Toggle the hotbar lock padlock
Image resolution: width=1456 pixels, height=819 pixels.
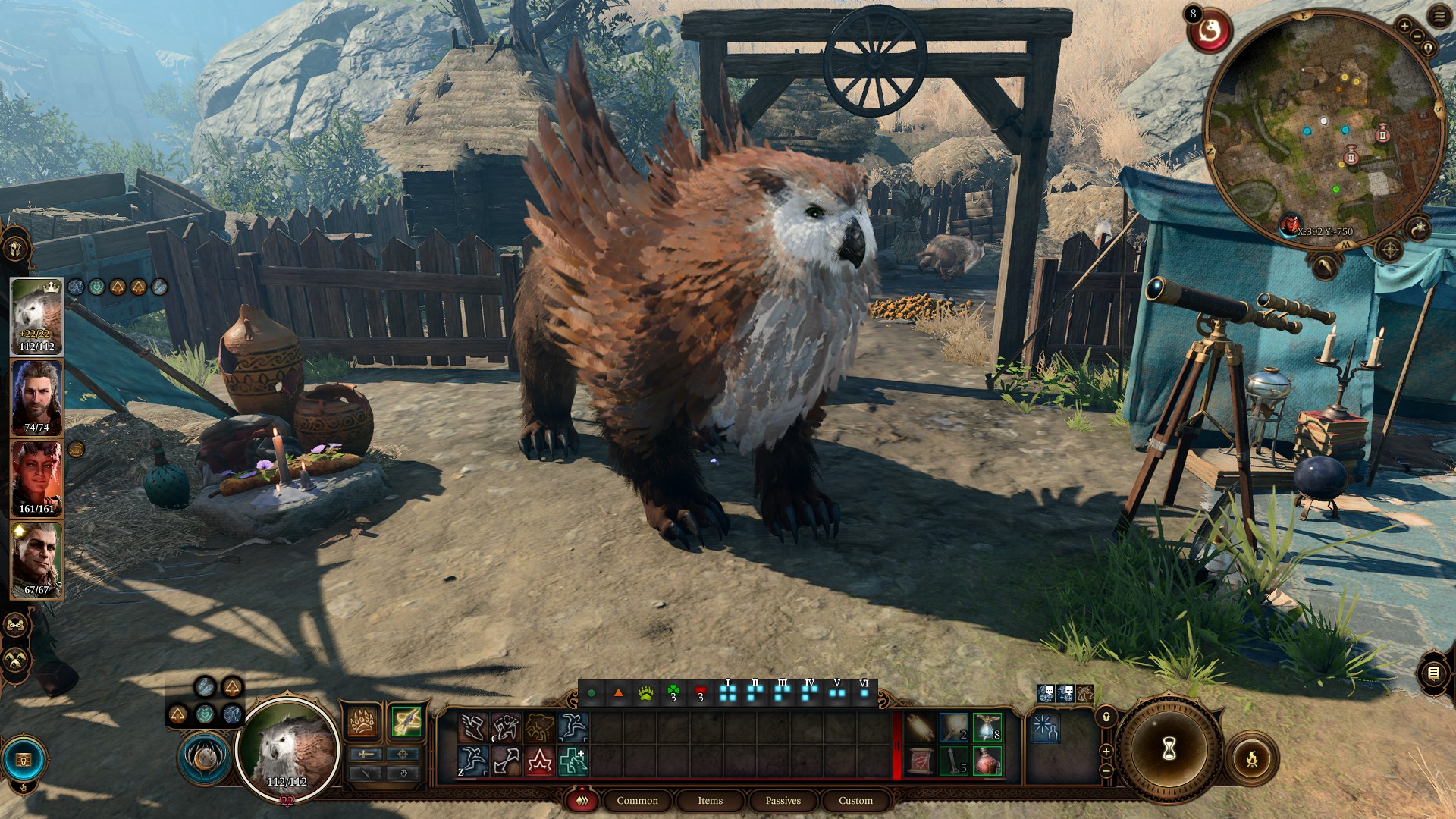1106,717
